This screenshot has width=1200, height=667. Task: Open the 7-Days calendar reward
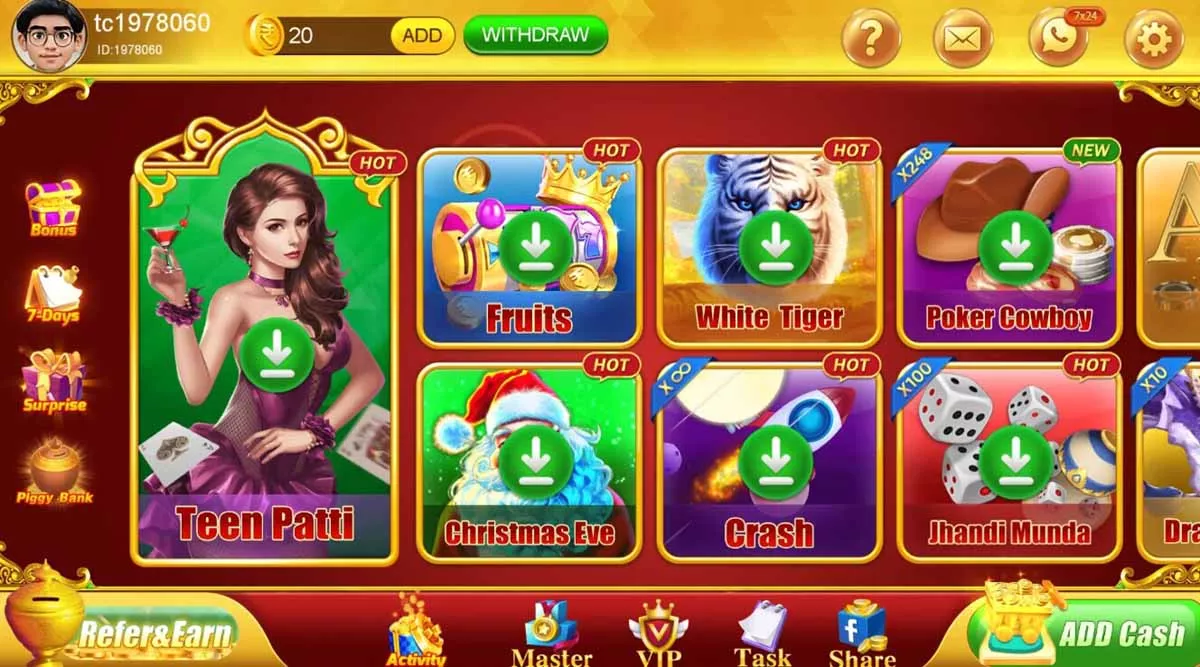53,295
